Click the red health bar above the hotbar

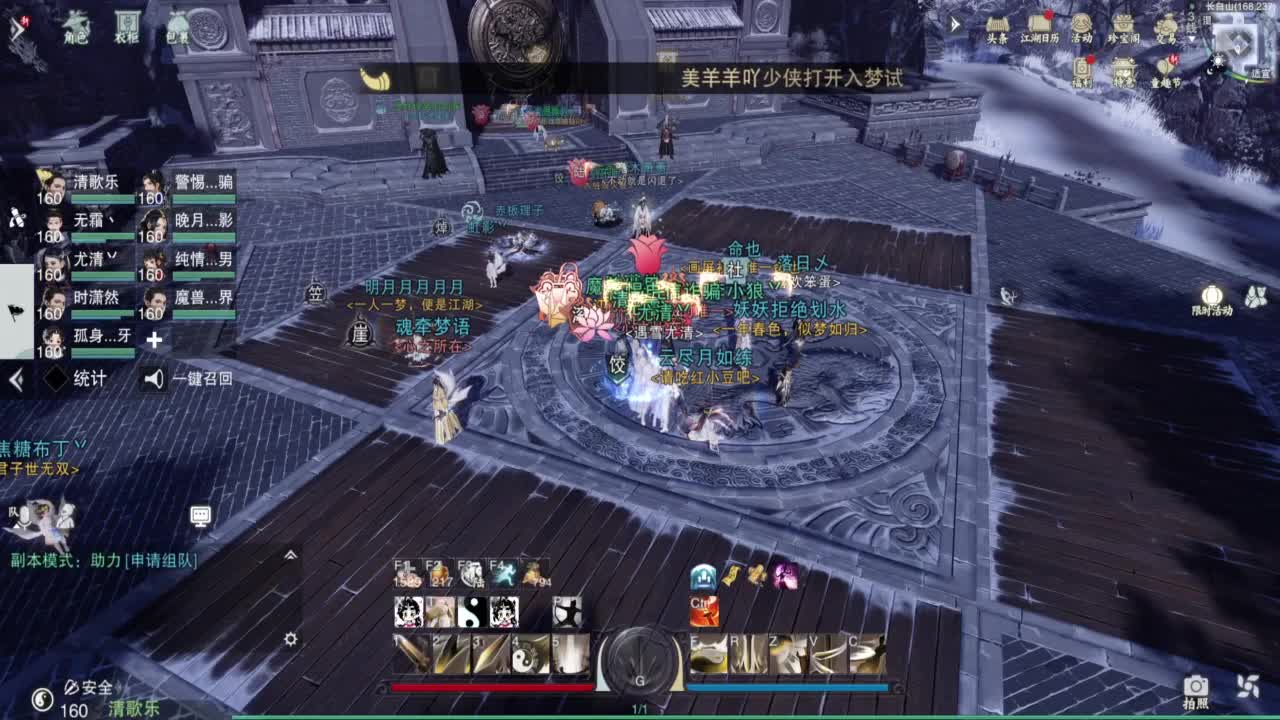pos(490,687)
